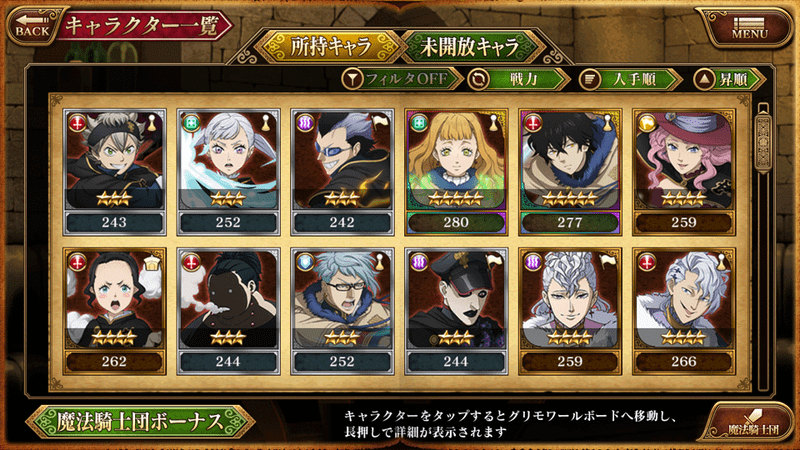Switch to the 所持キャラ tab
Viewport: 800px width, 450px height.
pos(323,46)
